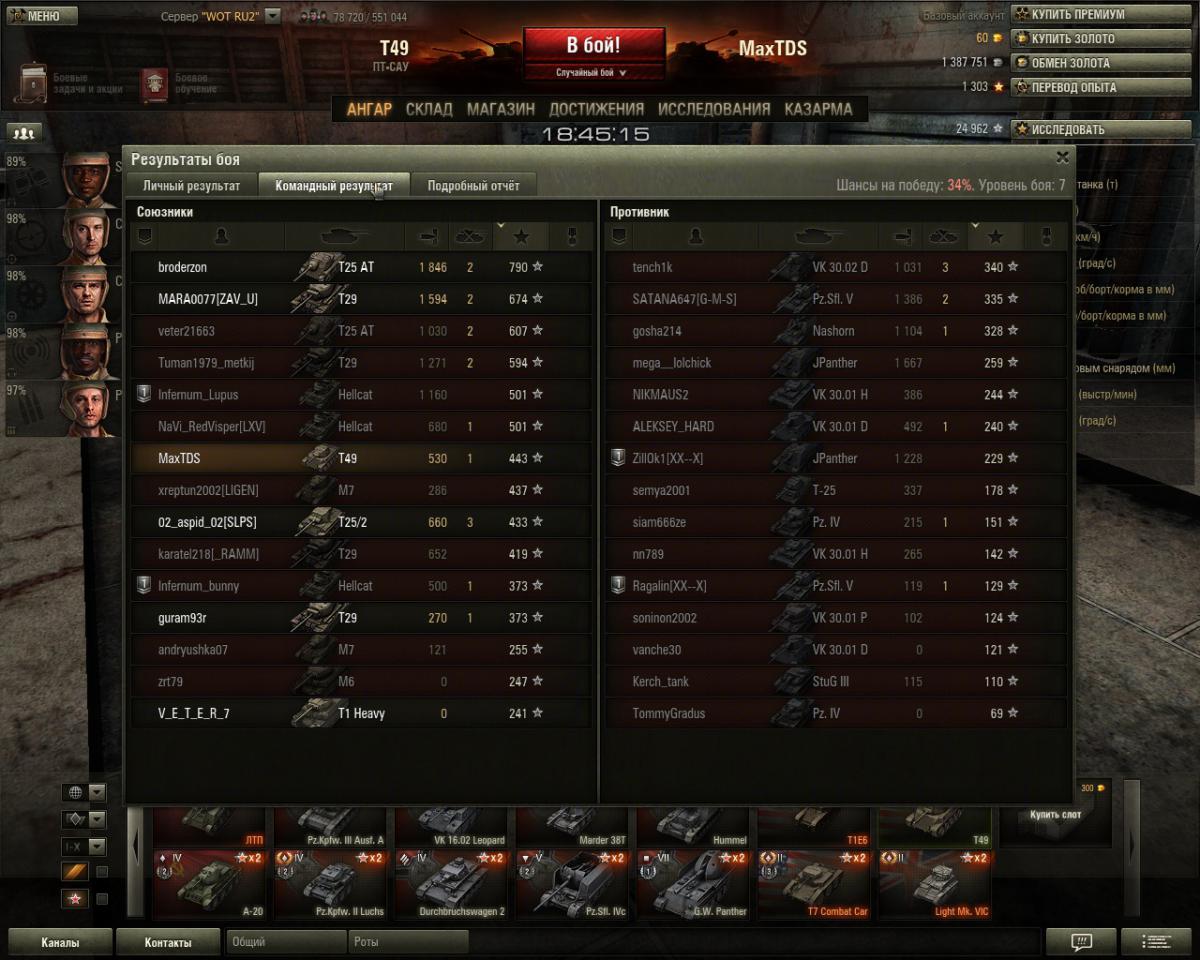This screenshot has width=1200, height=960.
Task: Switch to the Личный результат tab
Action: (x=191, y=185)
